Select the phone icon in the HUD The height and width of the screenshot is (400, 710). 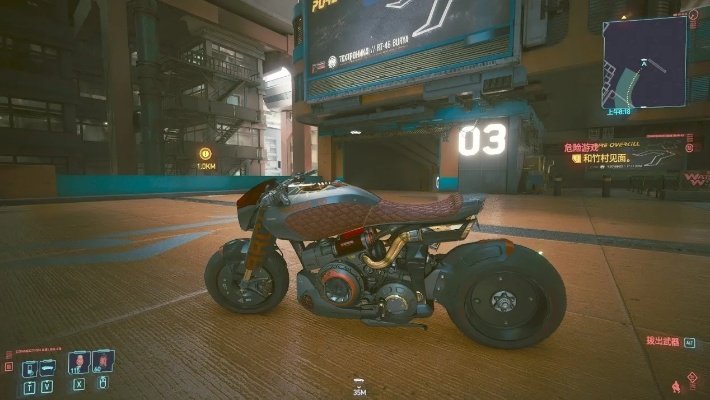pos(29,368)
